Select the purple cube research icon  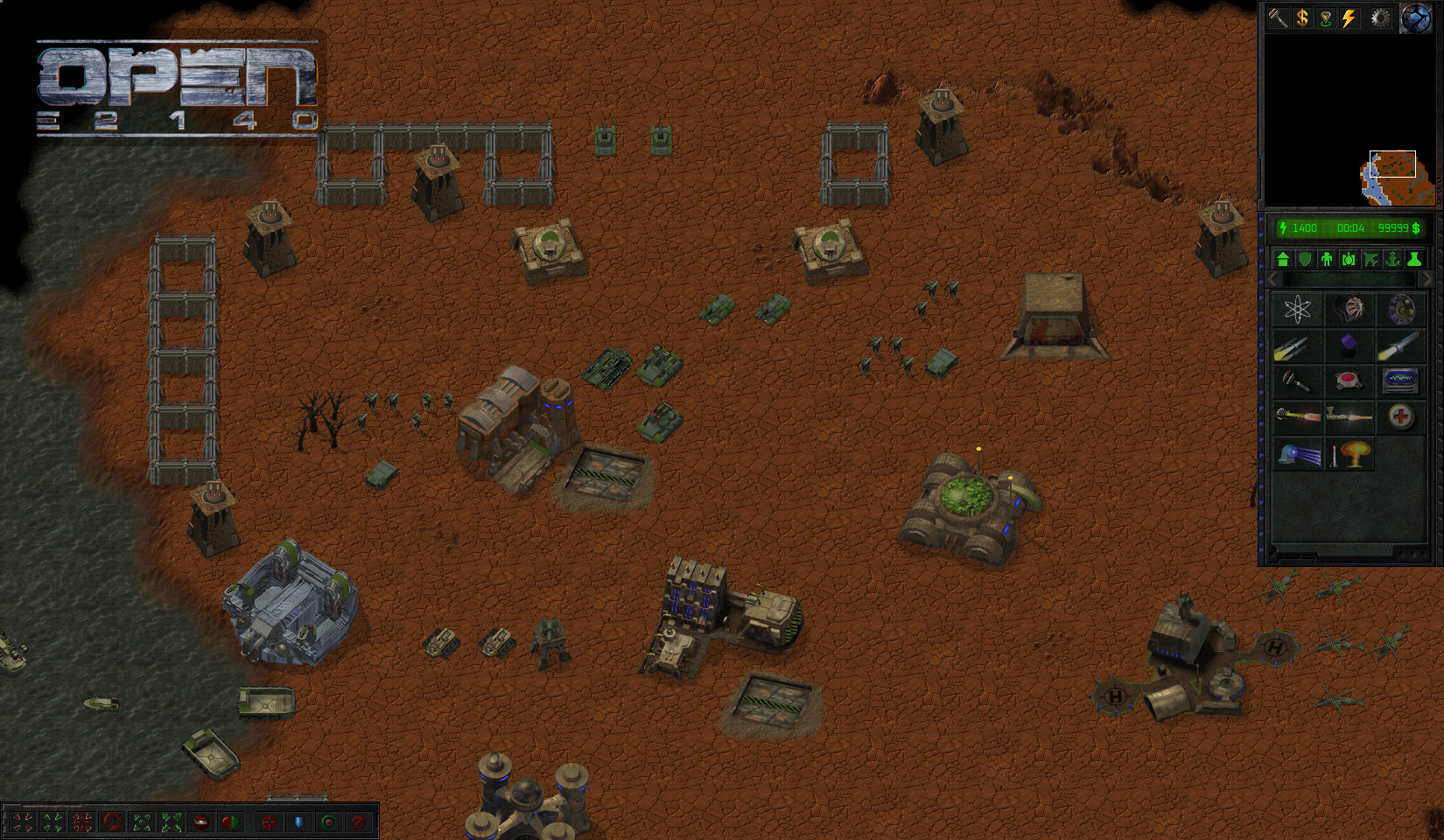(x=1349, y=345)
